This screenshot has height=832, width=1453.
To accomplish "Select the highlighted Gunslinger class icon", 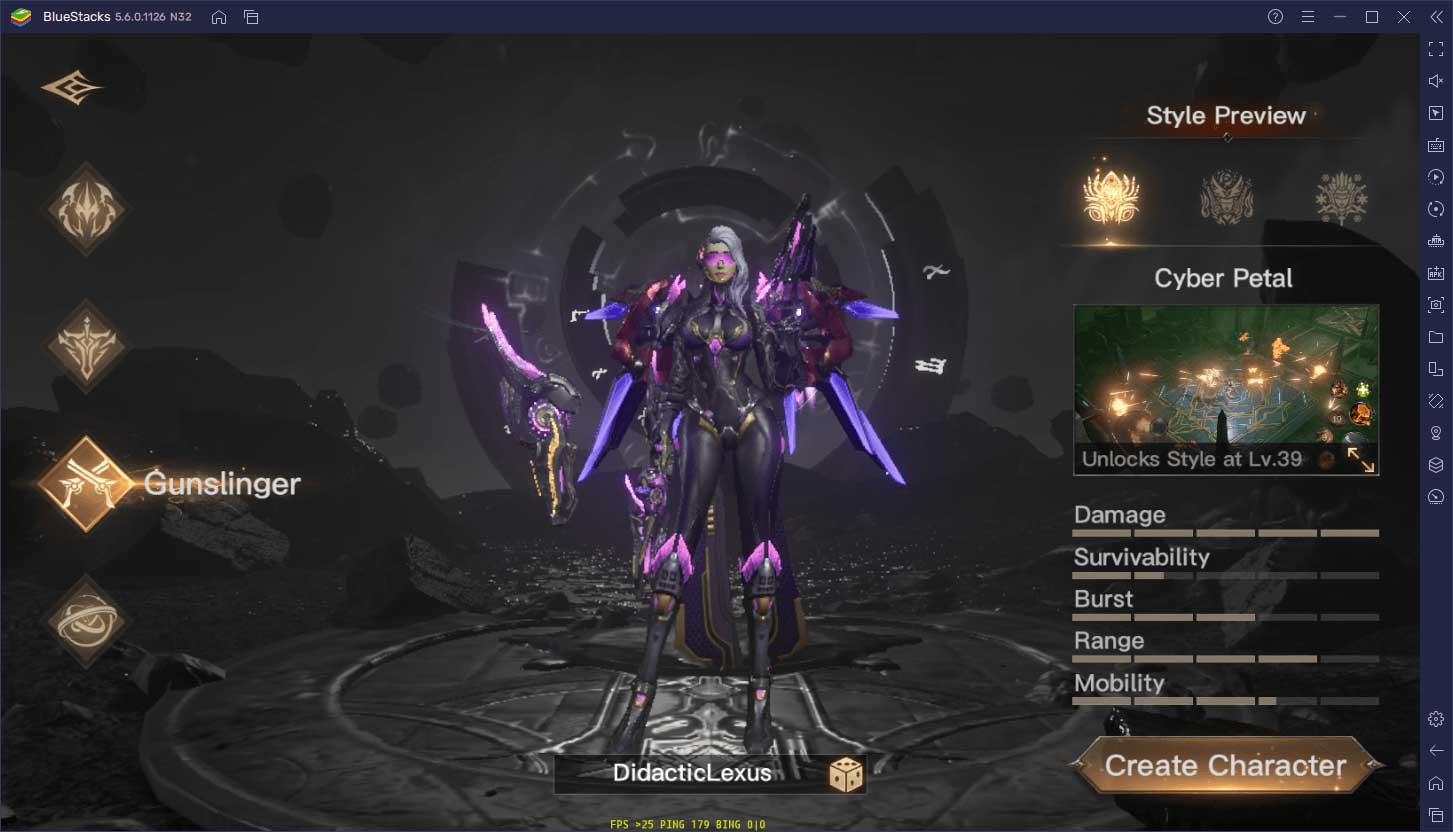I will click(85, 484).
